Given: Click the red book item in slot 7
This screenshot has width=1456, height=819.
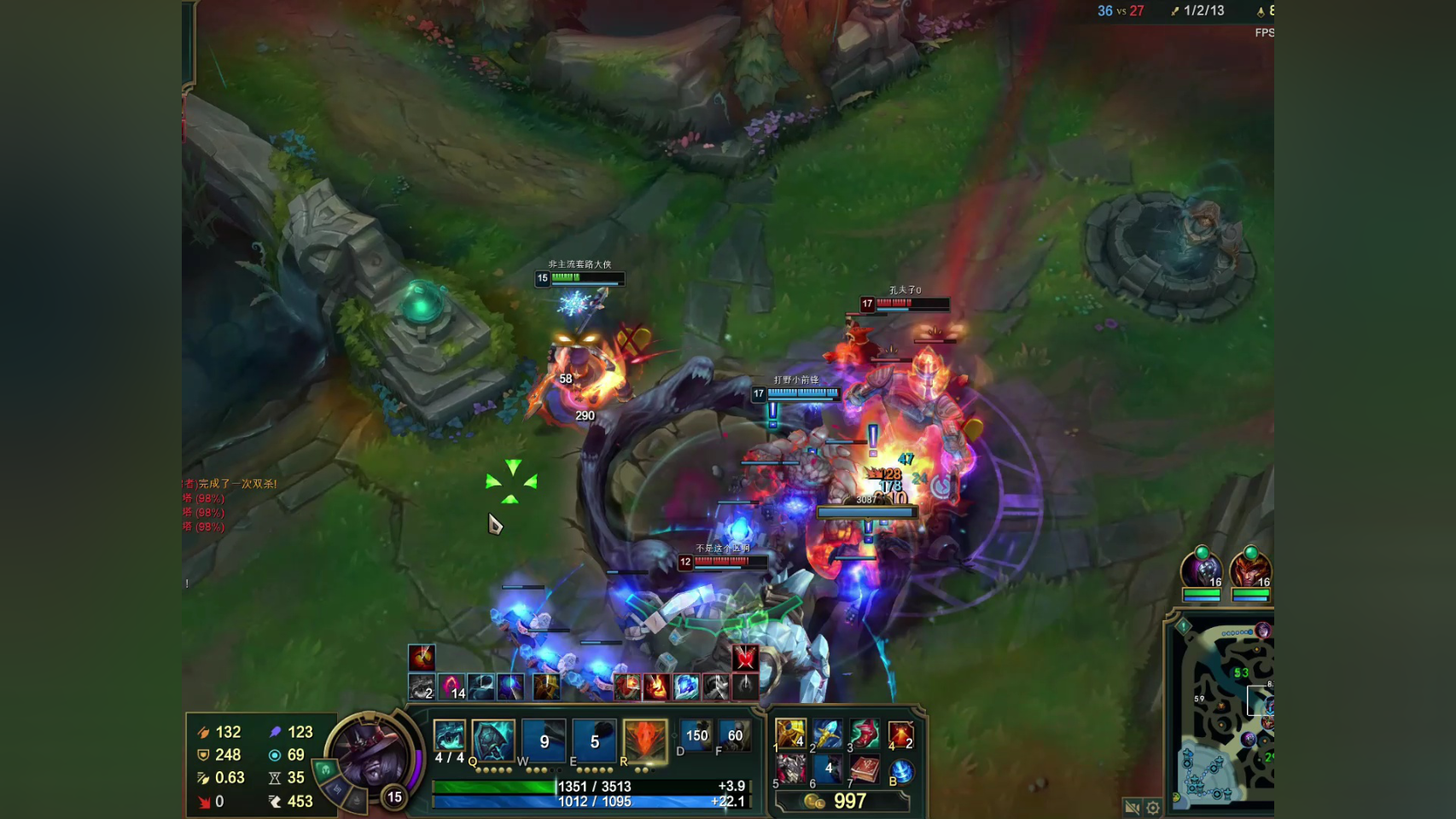Looking at the screenshot, I should 864,770.
